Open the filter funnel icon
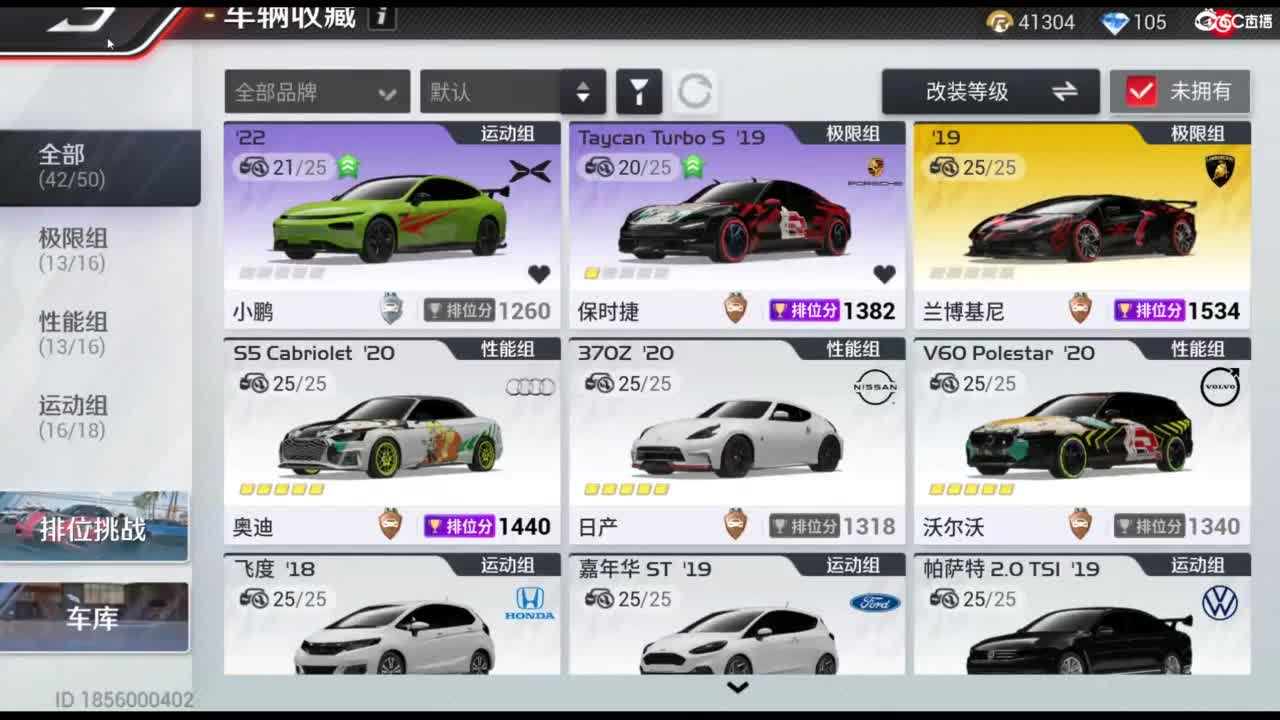 [640, 91]
